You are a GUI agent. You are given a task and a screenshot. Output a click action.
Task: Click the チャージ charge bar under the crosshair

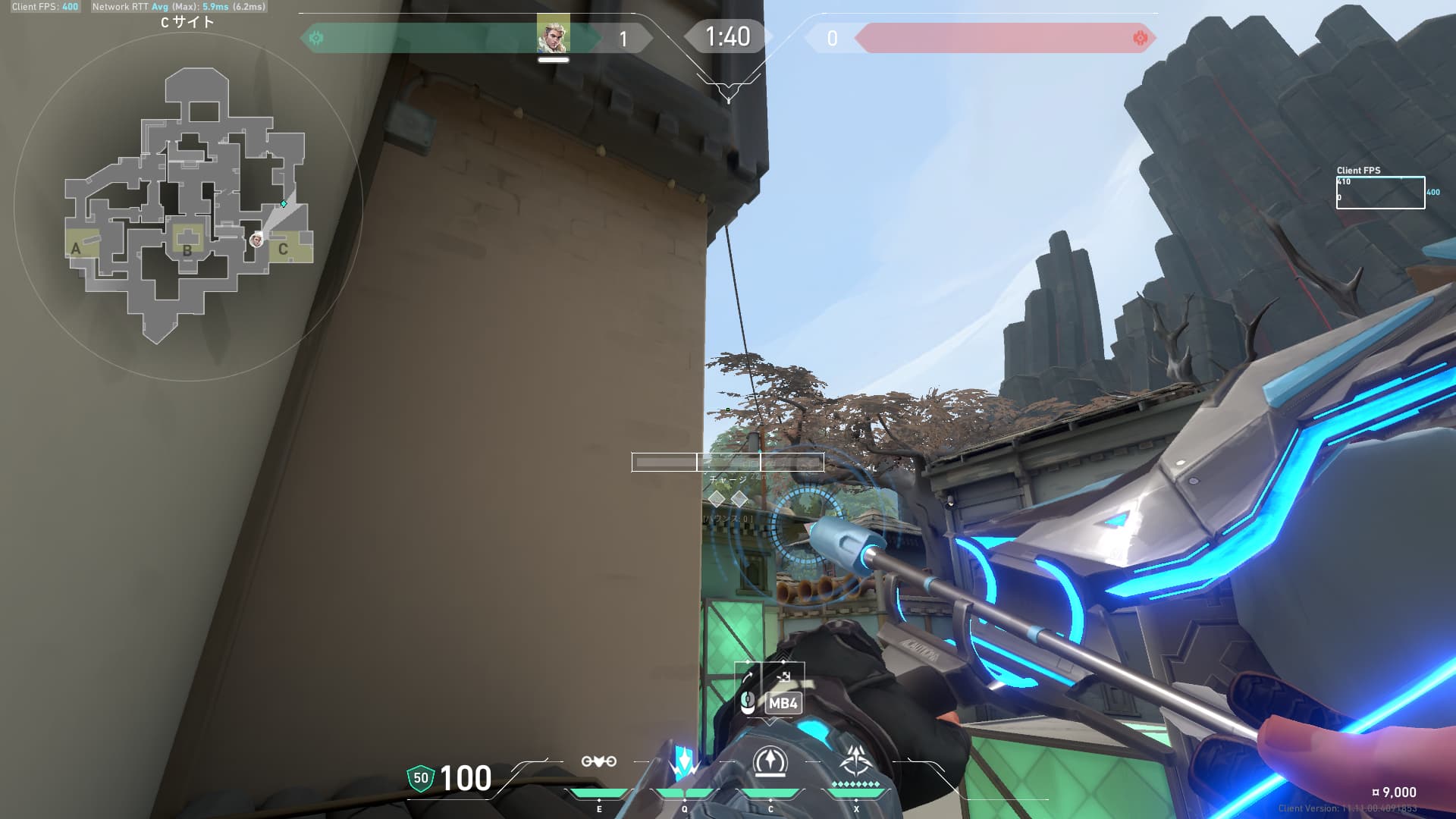click(726, 462)
